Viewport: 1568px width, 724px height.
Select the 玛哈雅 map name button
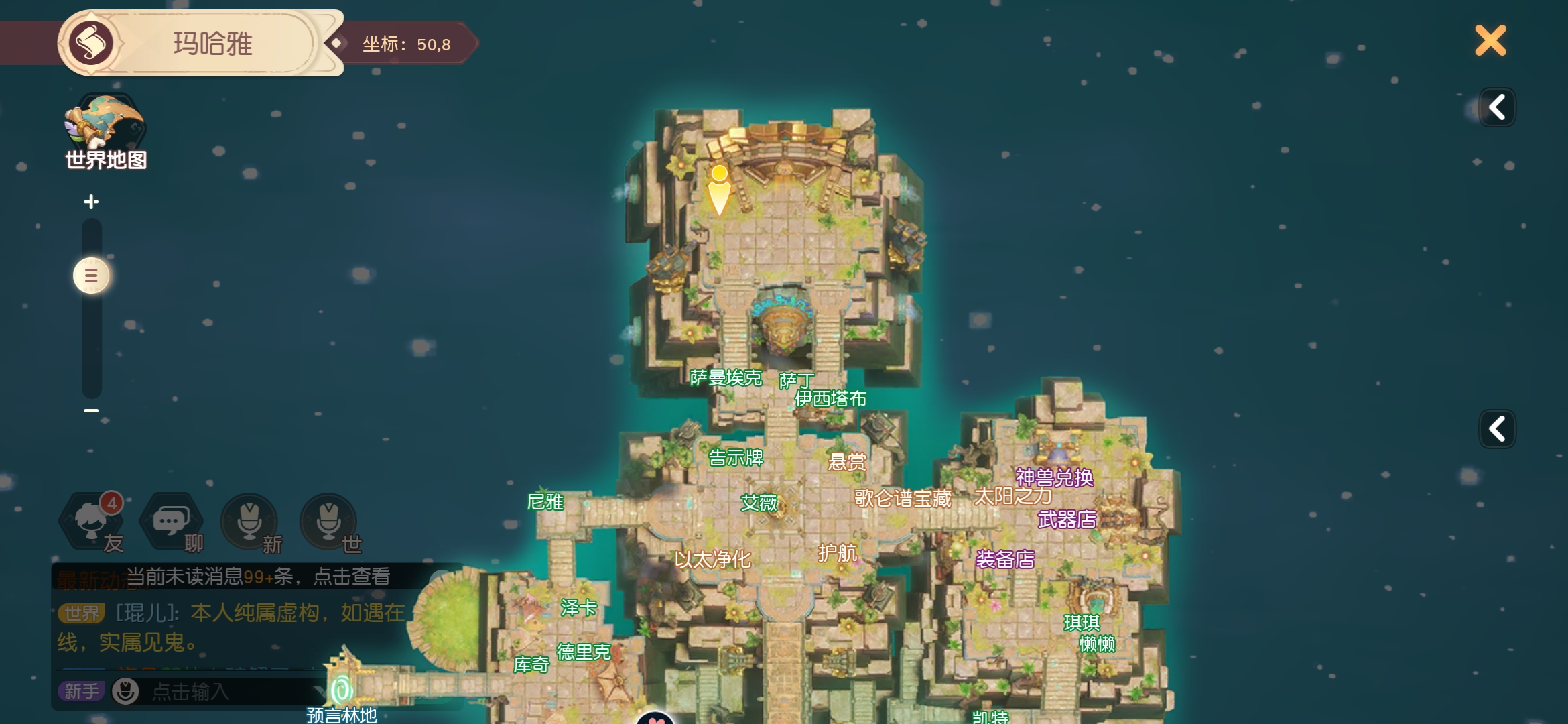[212, 44]
